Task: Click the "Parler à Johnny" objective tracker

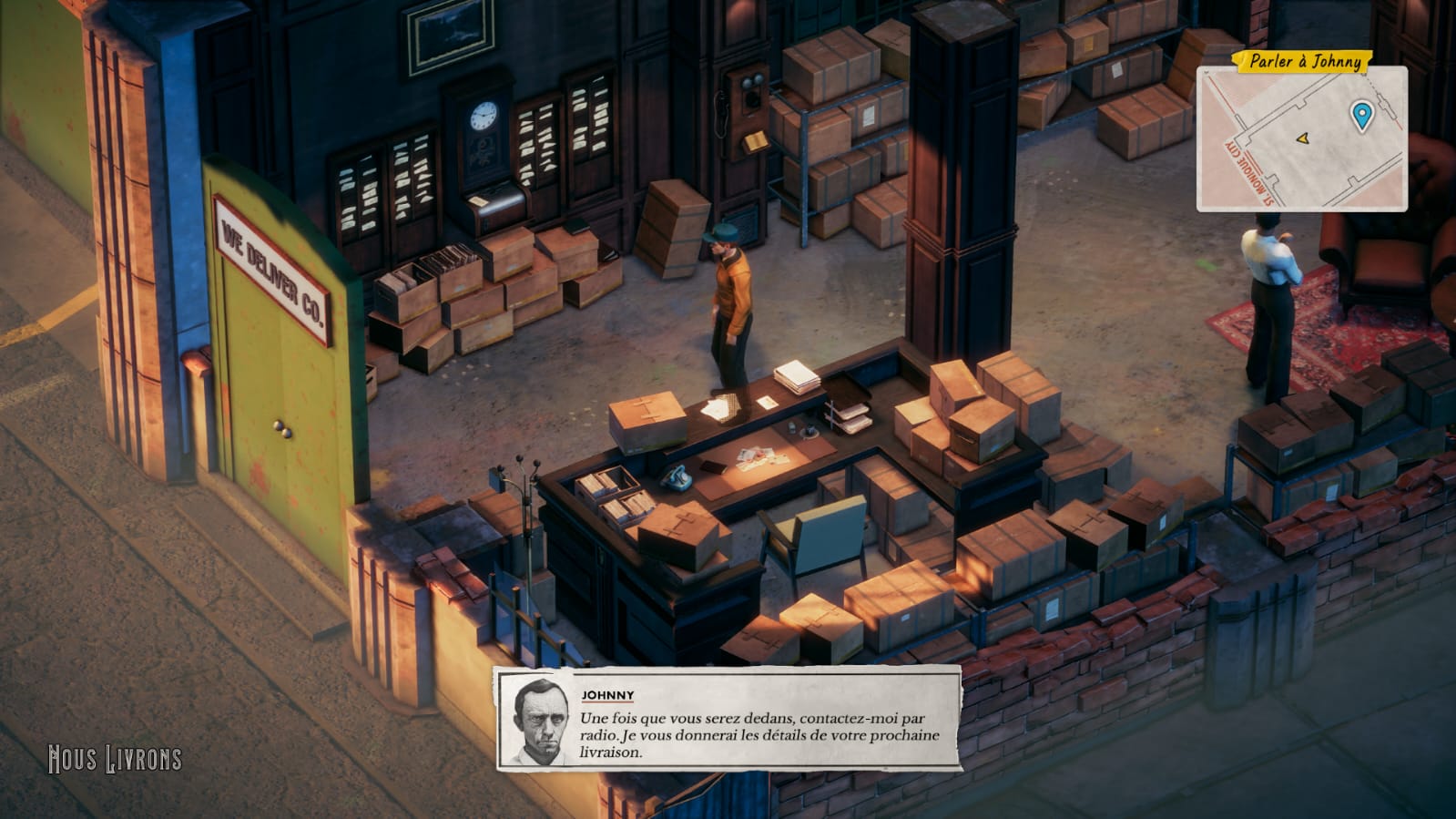Action: [1304, 61]
